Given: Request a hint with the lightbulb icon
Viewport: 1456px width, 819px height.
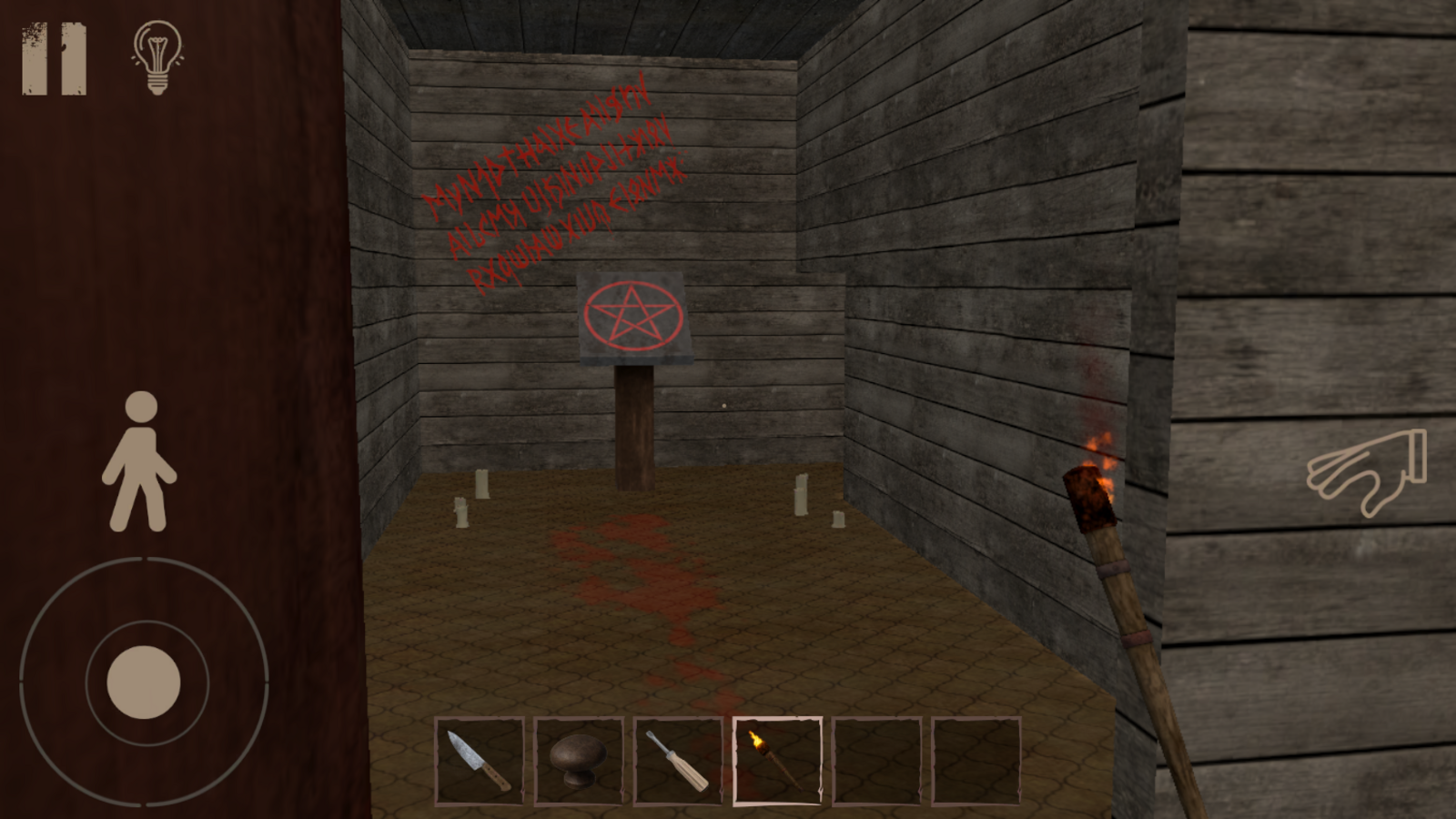Looking at the screenshot, I should 157,56.
